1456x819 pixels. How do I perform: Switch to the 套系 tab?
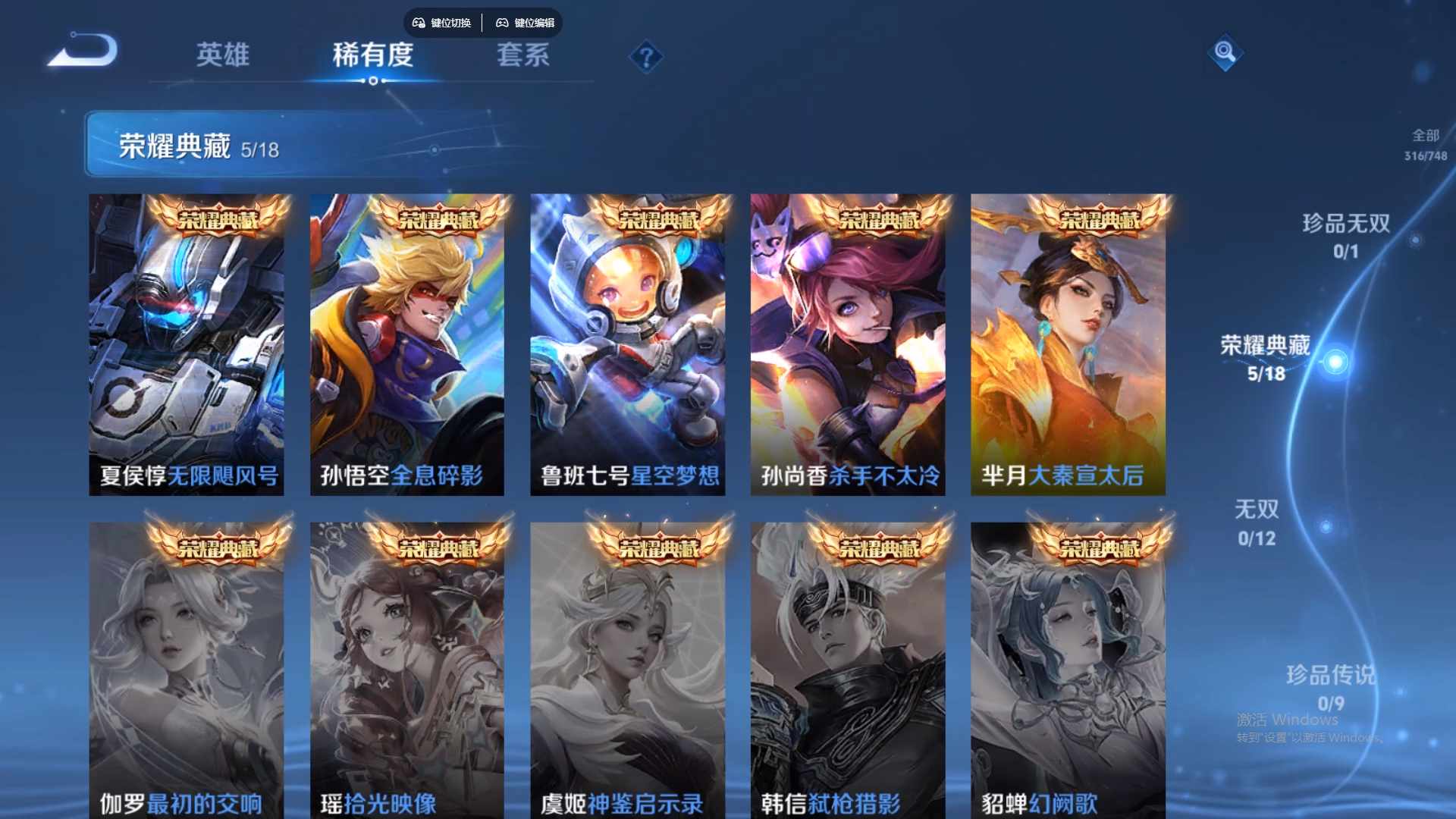pos(523,55)
